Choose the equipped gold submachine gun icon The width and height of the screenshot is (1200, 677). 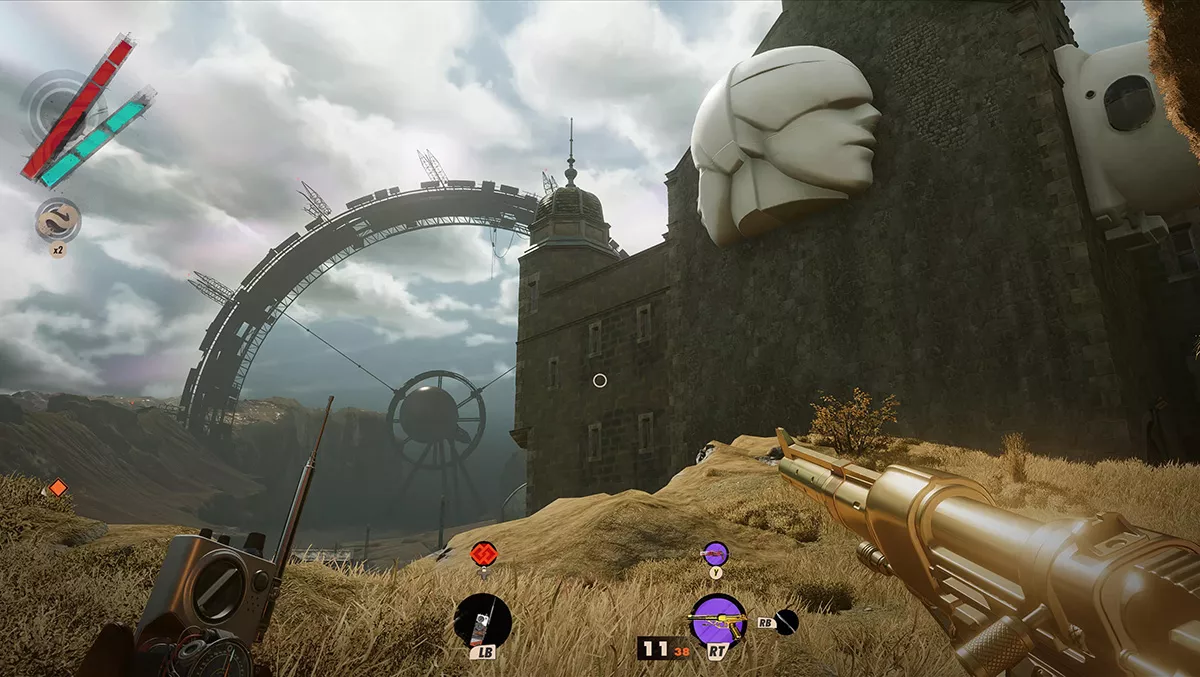[718, 621]
